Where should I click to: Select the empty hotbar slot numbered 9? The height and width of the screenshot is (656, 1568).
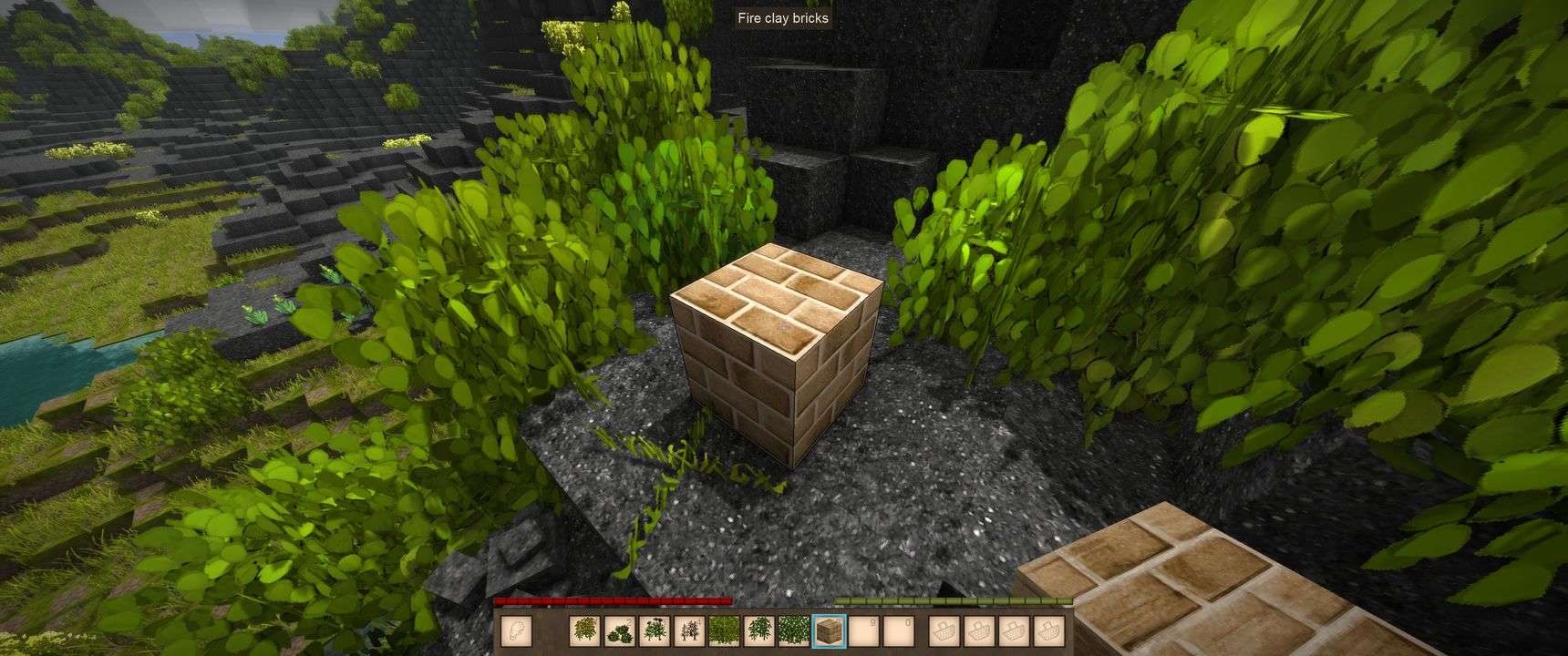[x=864, y=630]
